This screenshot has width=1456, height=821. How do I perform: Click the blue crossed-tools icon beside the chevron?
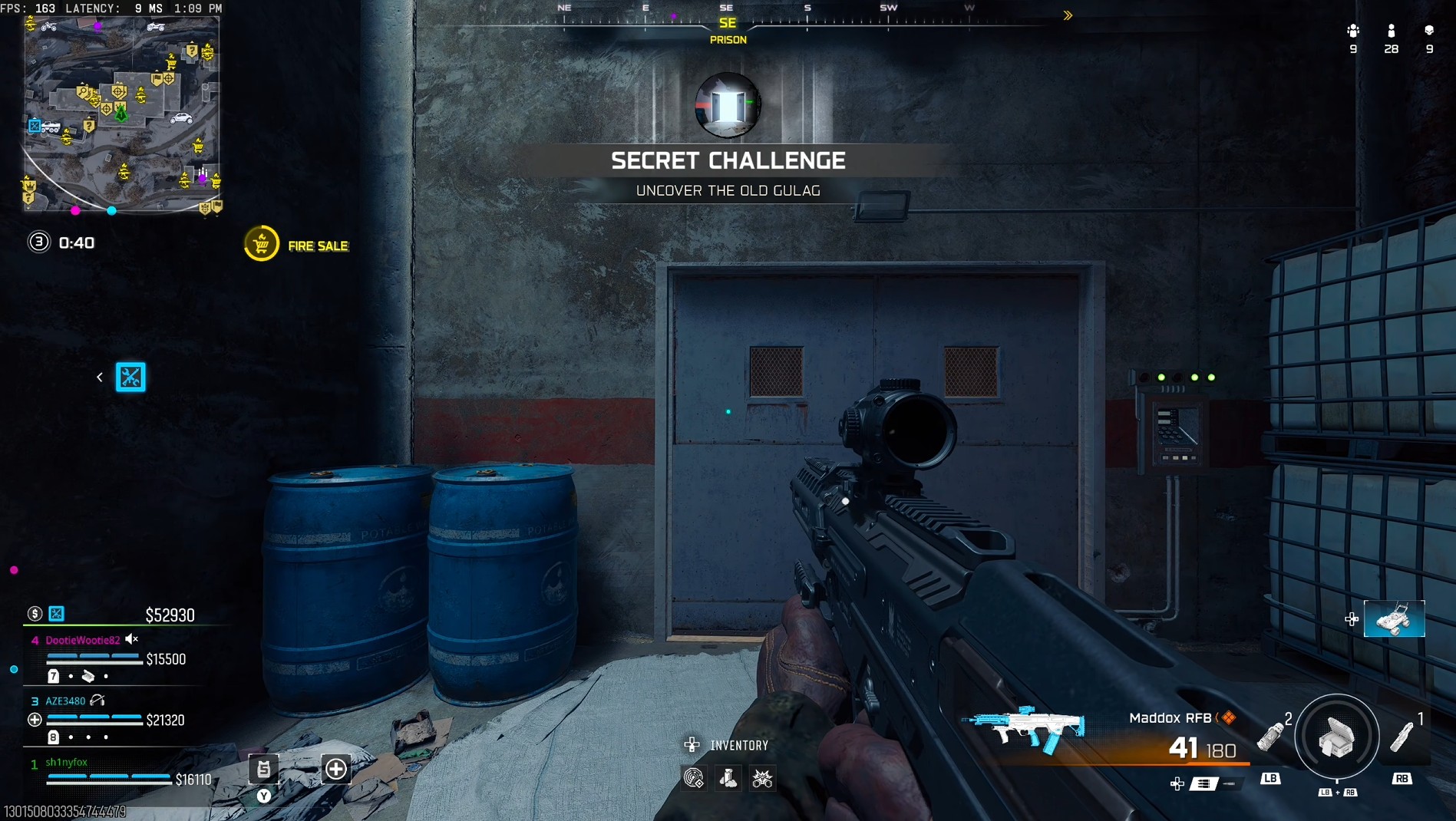130,377
